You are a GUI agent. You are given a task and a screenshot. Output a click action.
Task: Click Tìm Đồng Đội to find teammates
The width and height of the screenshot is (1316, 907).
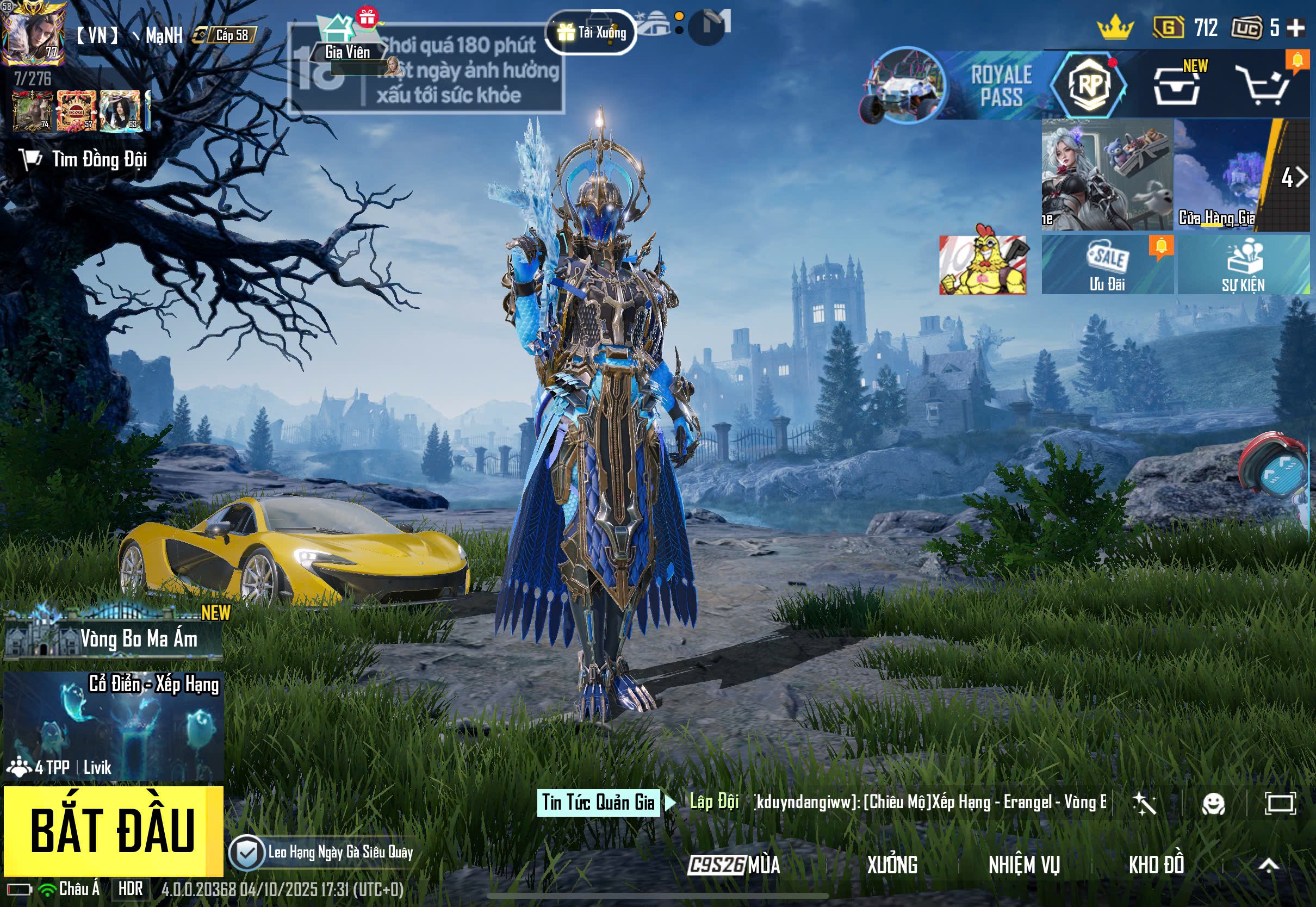(85, 160)
